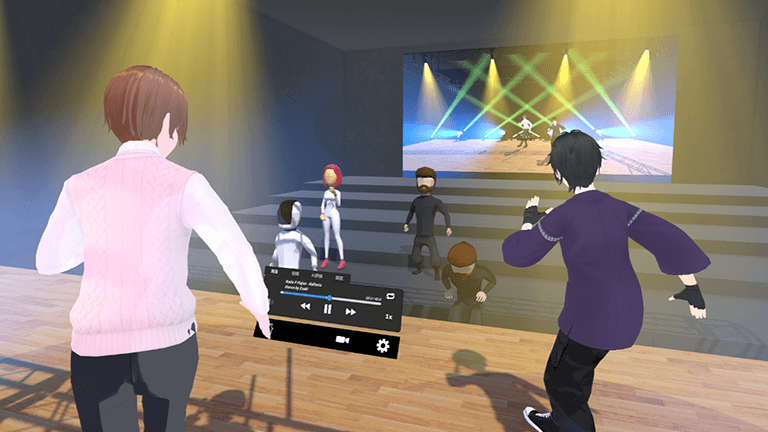Viewport: 768px width, 432px height.
Task: Change the 1x playback speed
Action: [x=389, y=315]
